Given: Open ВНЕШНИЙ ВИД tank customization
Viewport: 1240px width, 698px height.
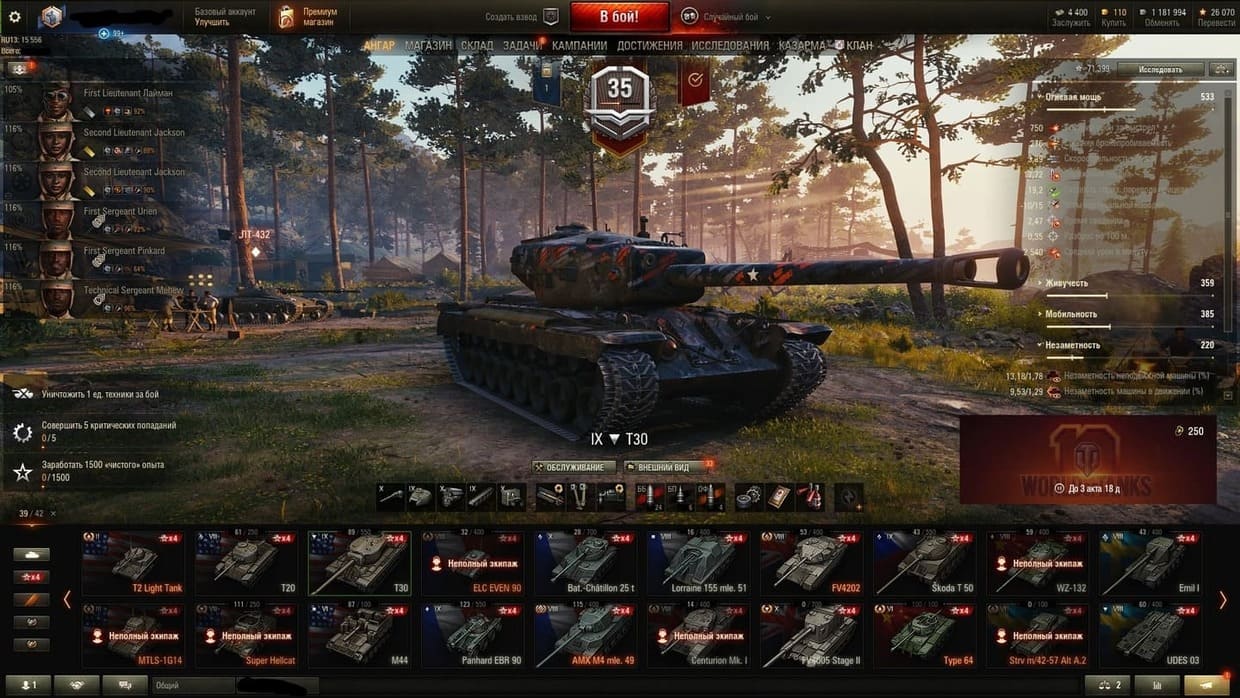Looking at the screenshot, I should 662,467.
